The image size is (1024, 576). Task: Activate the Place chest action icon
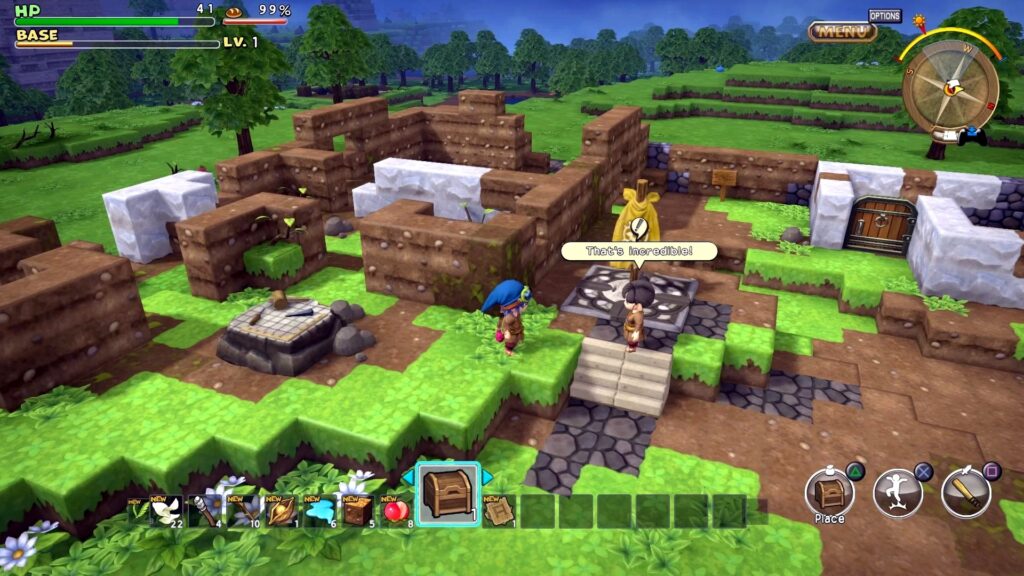coord(829,492)
